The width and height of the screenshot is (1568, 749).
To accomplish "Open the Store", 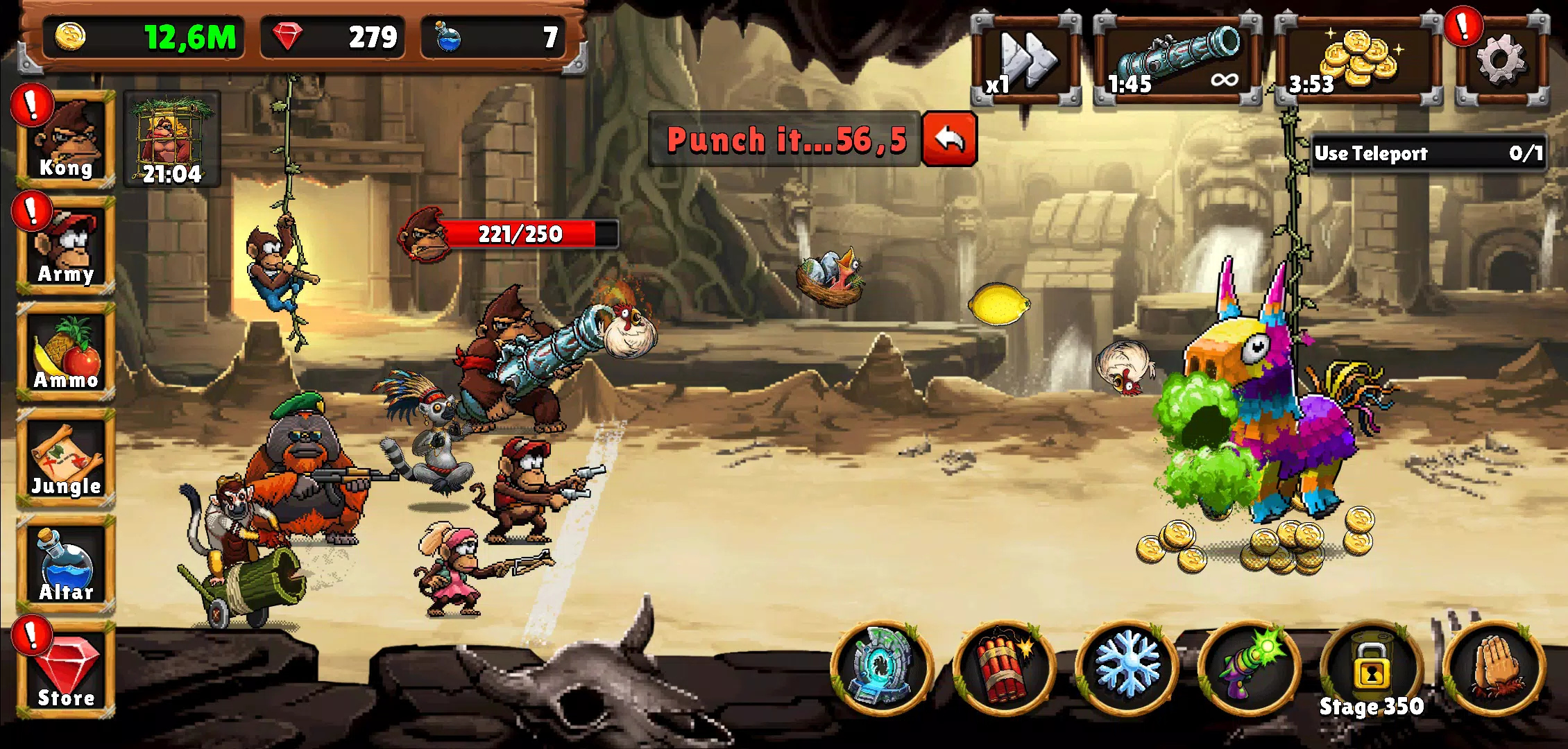I will (x=66, y=670).
